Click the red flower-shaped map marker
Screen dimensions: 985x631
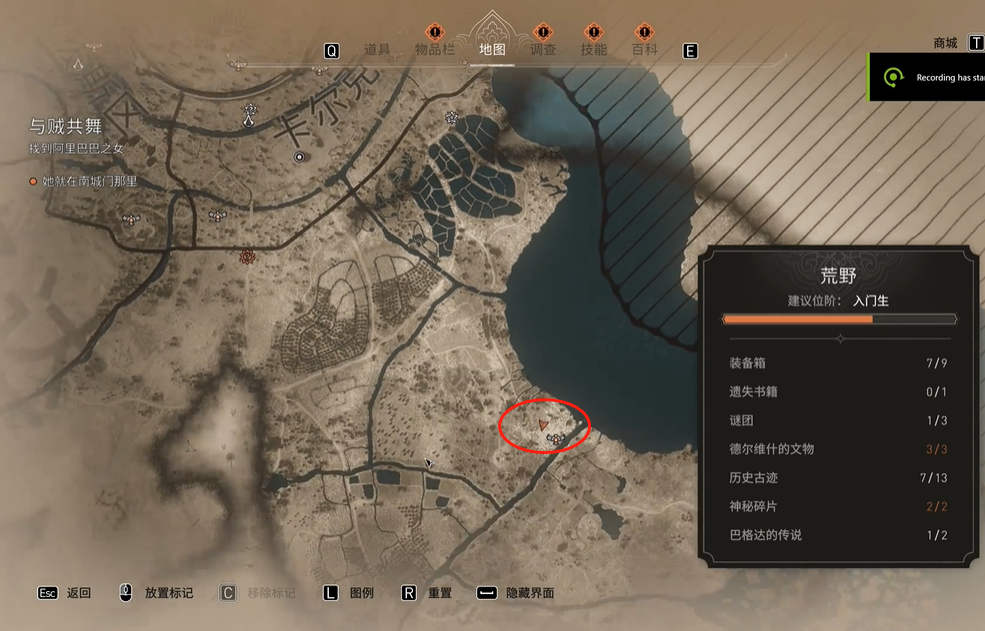tap(248, 258)
